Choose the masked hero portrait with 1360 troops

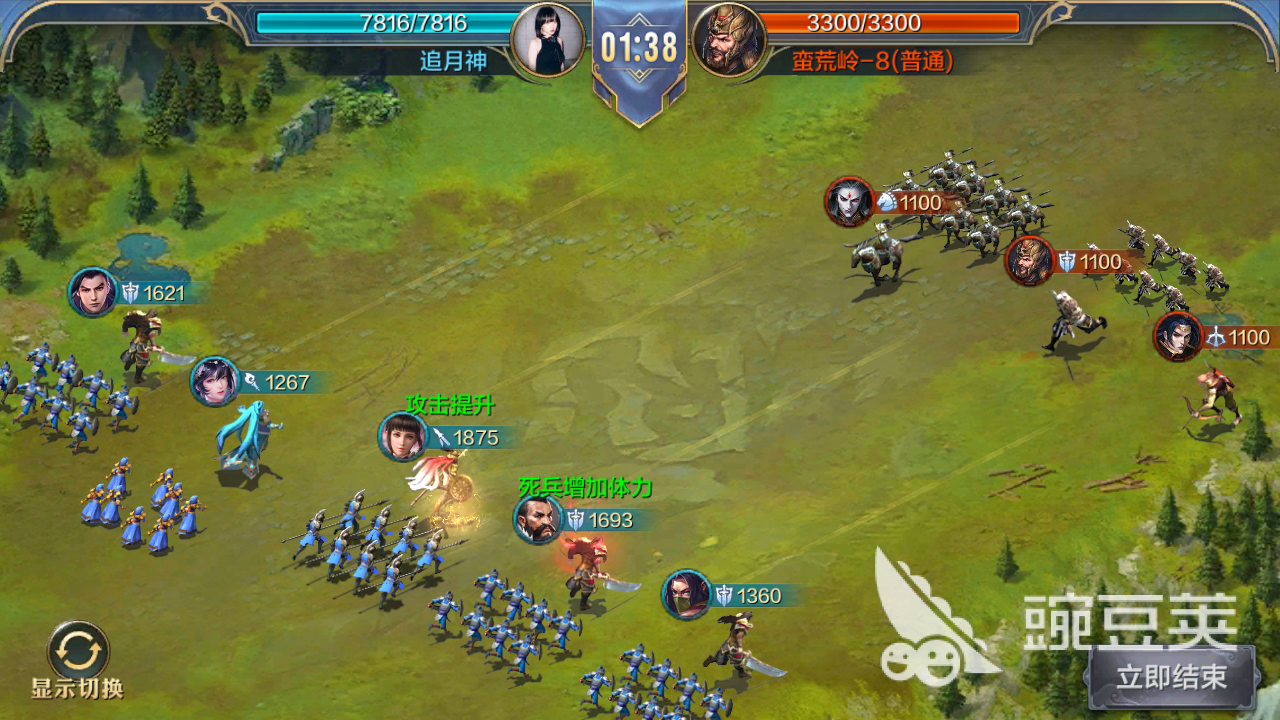(686, 596)
